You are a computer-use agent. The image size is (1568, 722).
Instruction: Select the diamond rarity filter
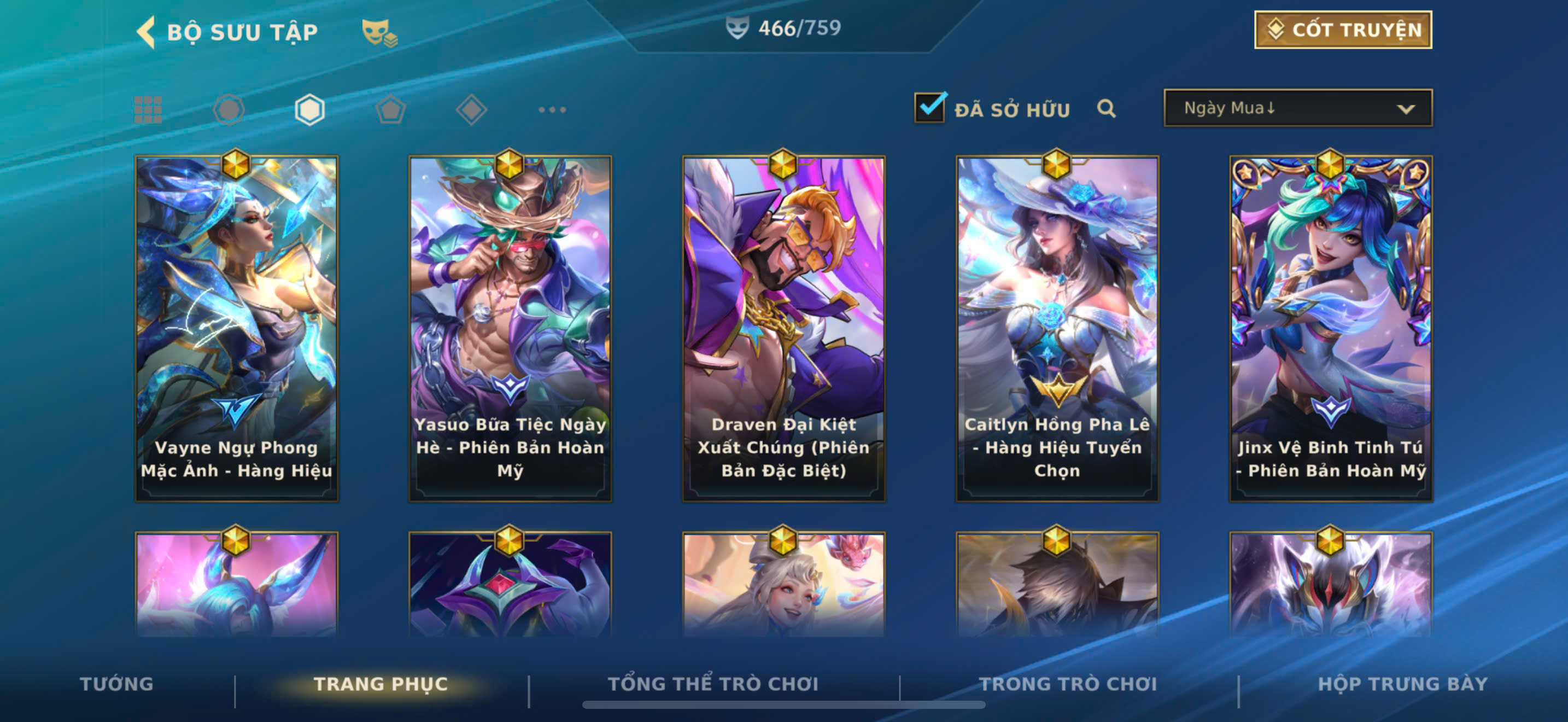coord(471,110)
